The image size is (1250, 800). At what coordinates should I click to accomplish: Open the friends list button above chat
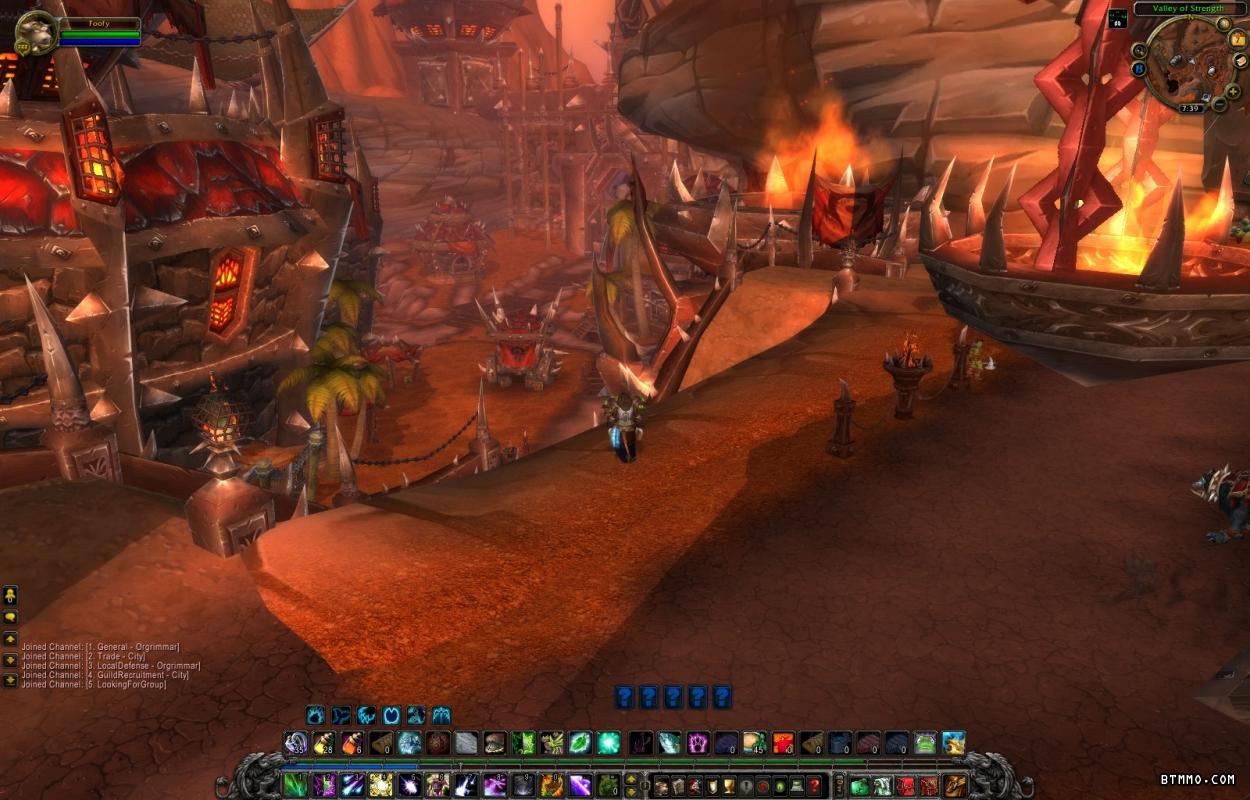tap(10, 595)
